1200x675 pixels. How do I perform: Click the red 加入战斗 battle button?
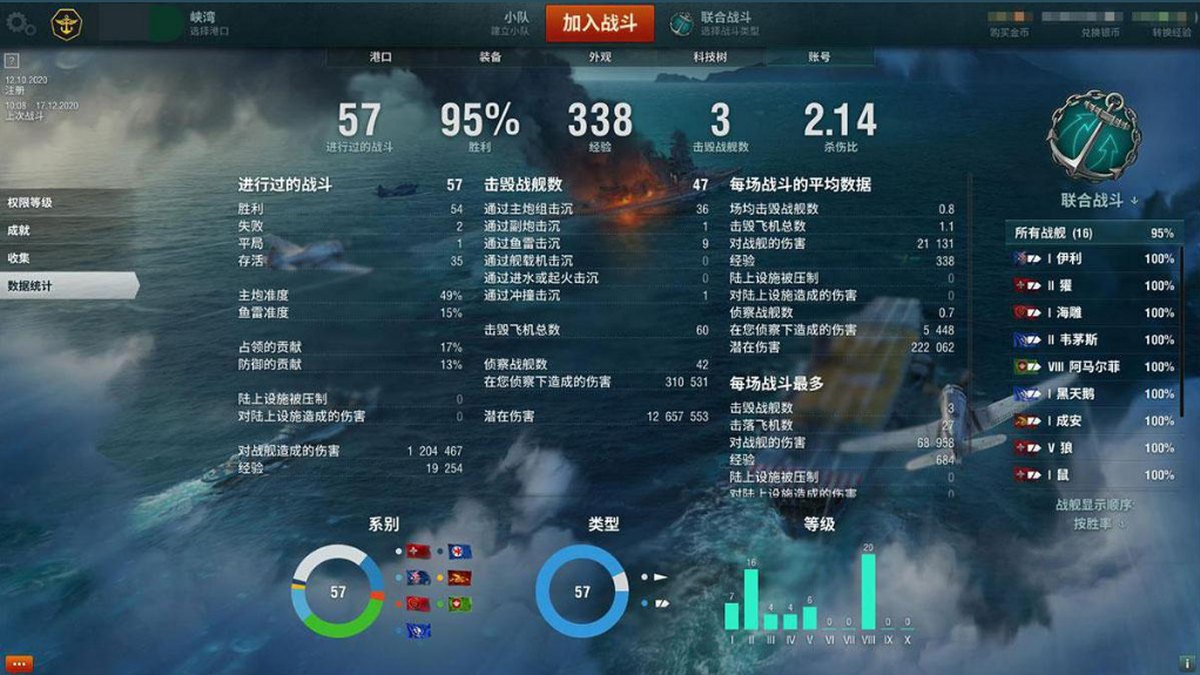599,23
